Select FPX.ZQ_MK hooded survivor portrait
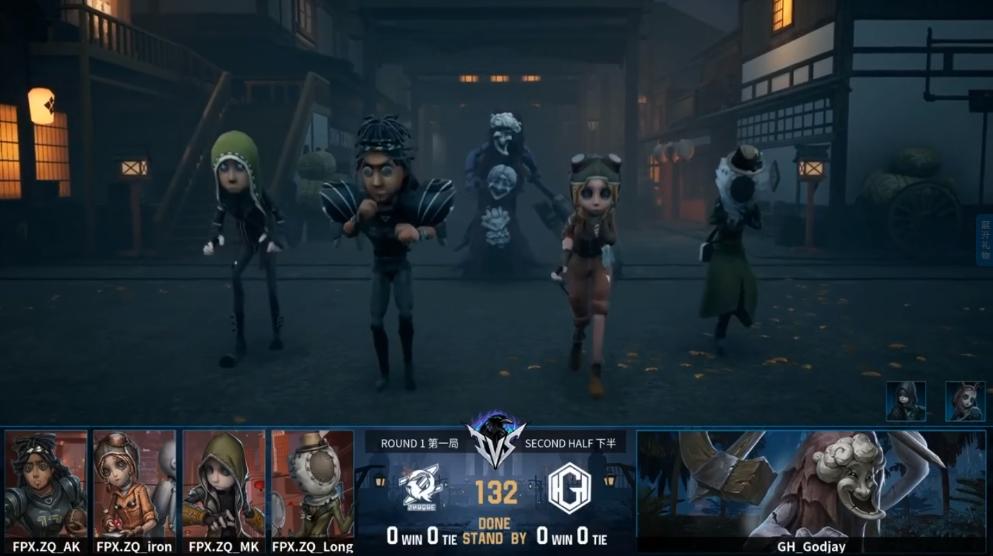 click(x=224, y=484)
